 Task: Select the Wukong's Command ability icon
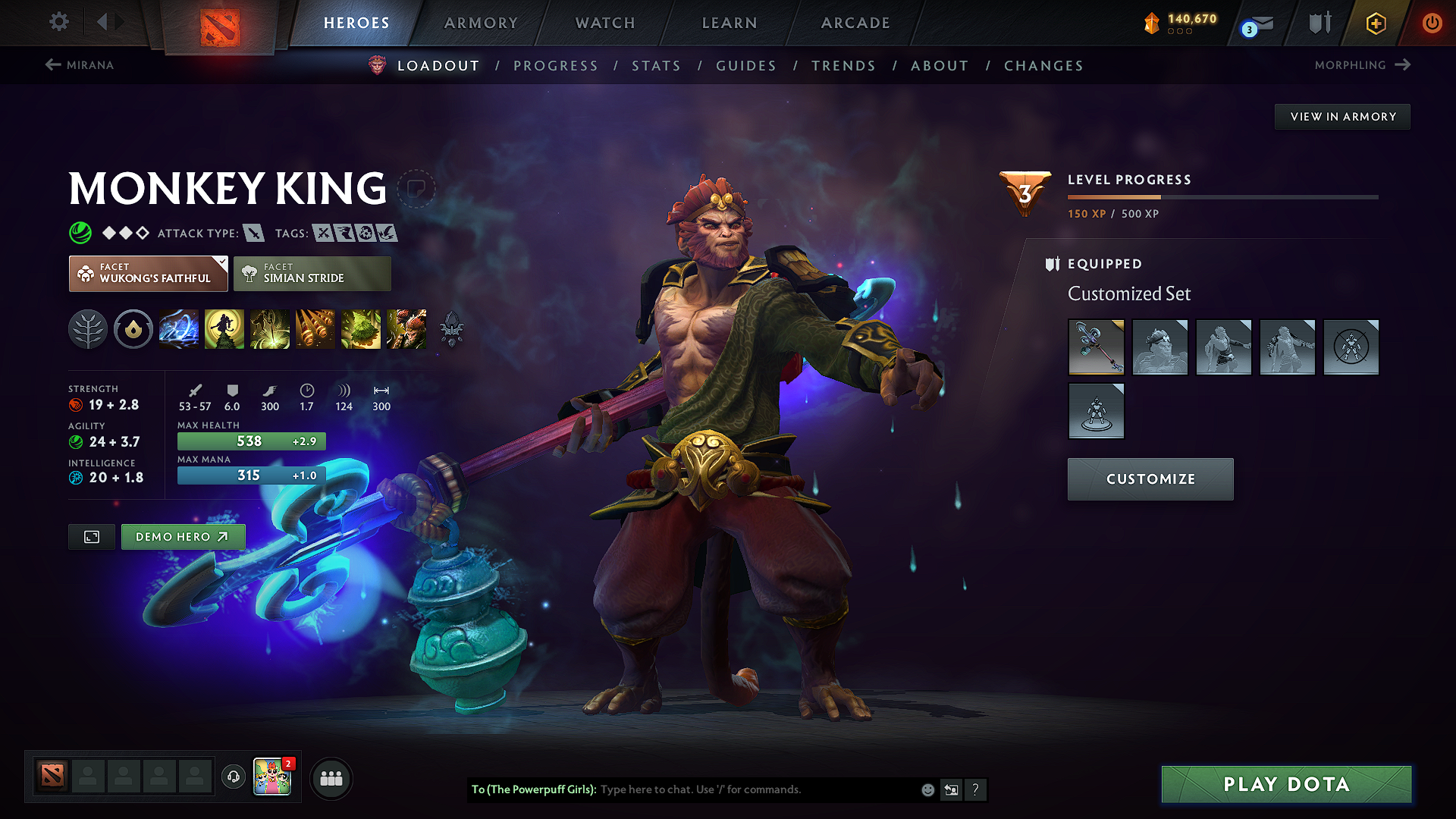pyautogui.click(x=406, y=329)
